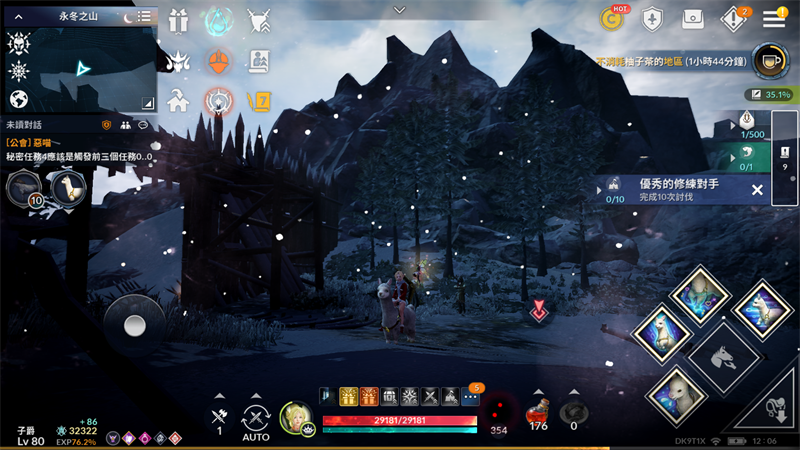Collapse the minimap using the top arrow
This screenshot has height=450, width=800.
tap(400, 9)
